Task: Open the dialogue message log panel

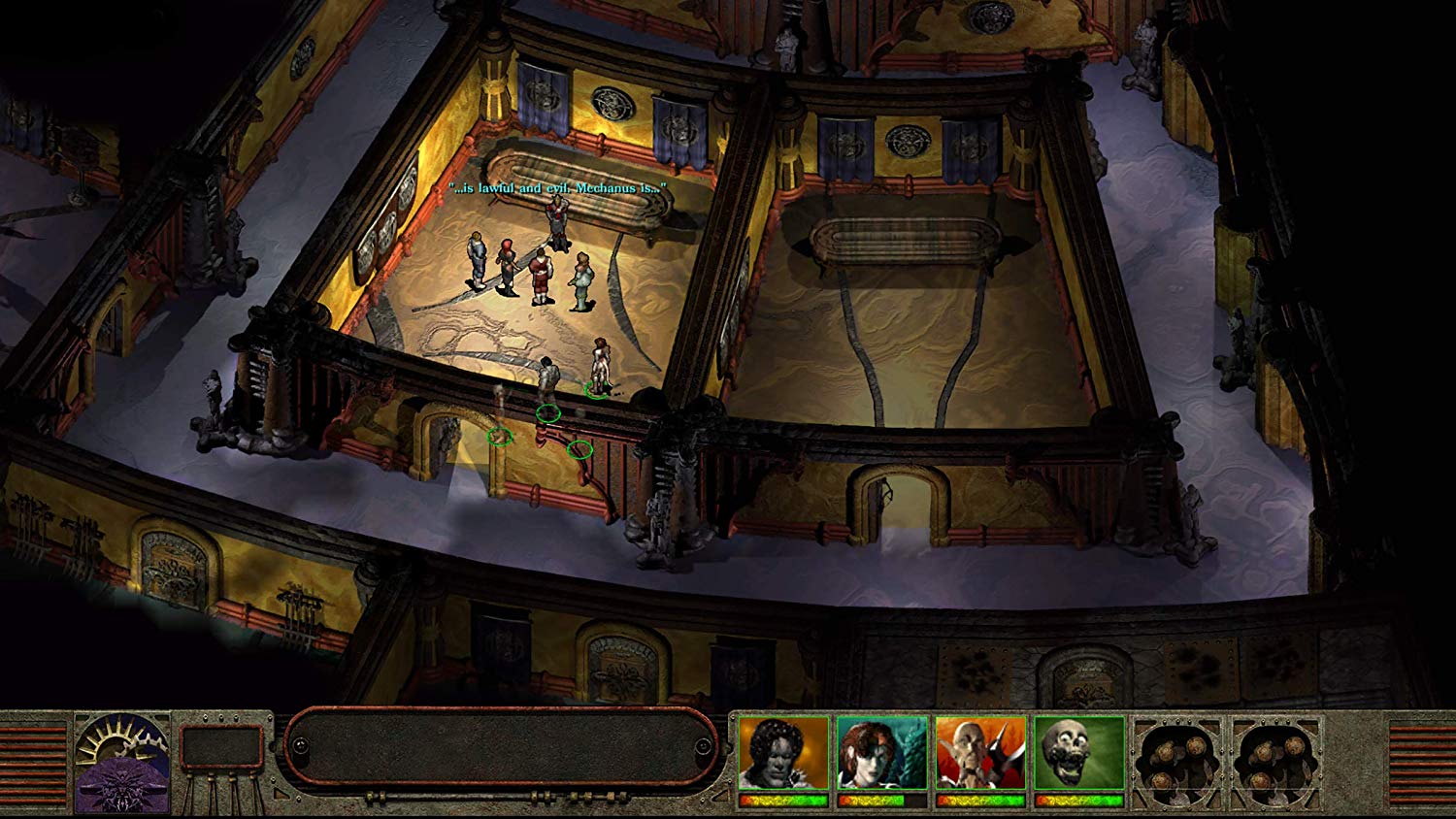Action: 501,746
